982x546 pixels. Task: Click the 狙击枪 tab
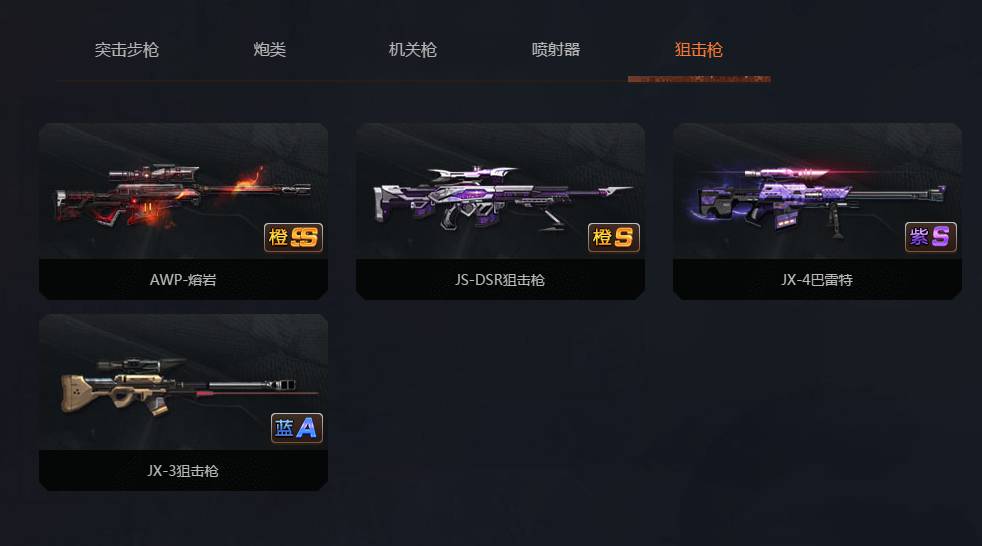pyautogui.click(x=699, y=50)
